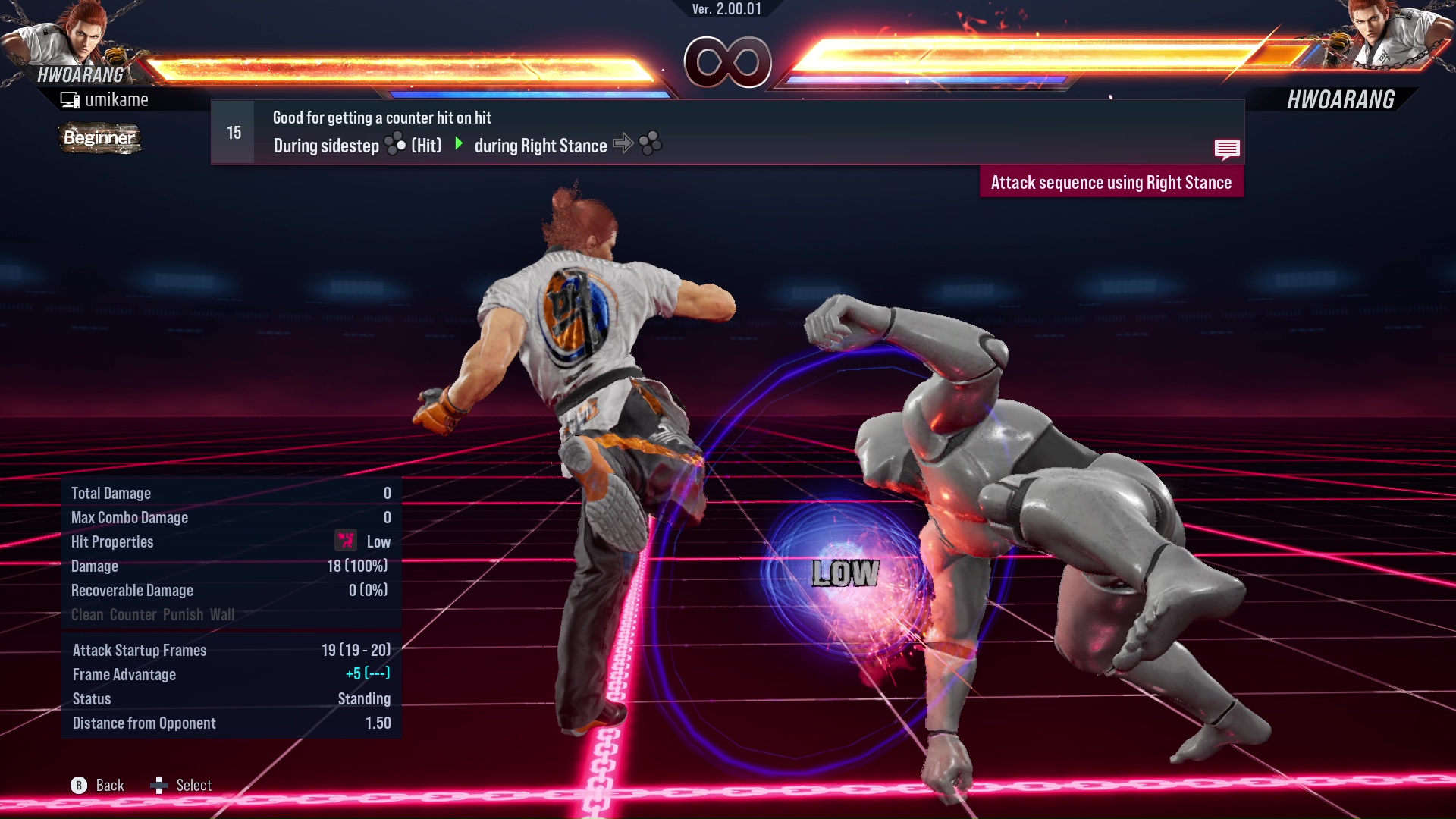Click the LOW hit indicator on the stage
This screenshot has height=819, width=1456.
pos(844,574)
